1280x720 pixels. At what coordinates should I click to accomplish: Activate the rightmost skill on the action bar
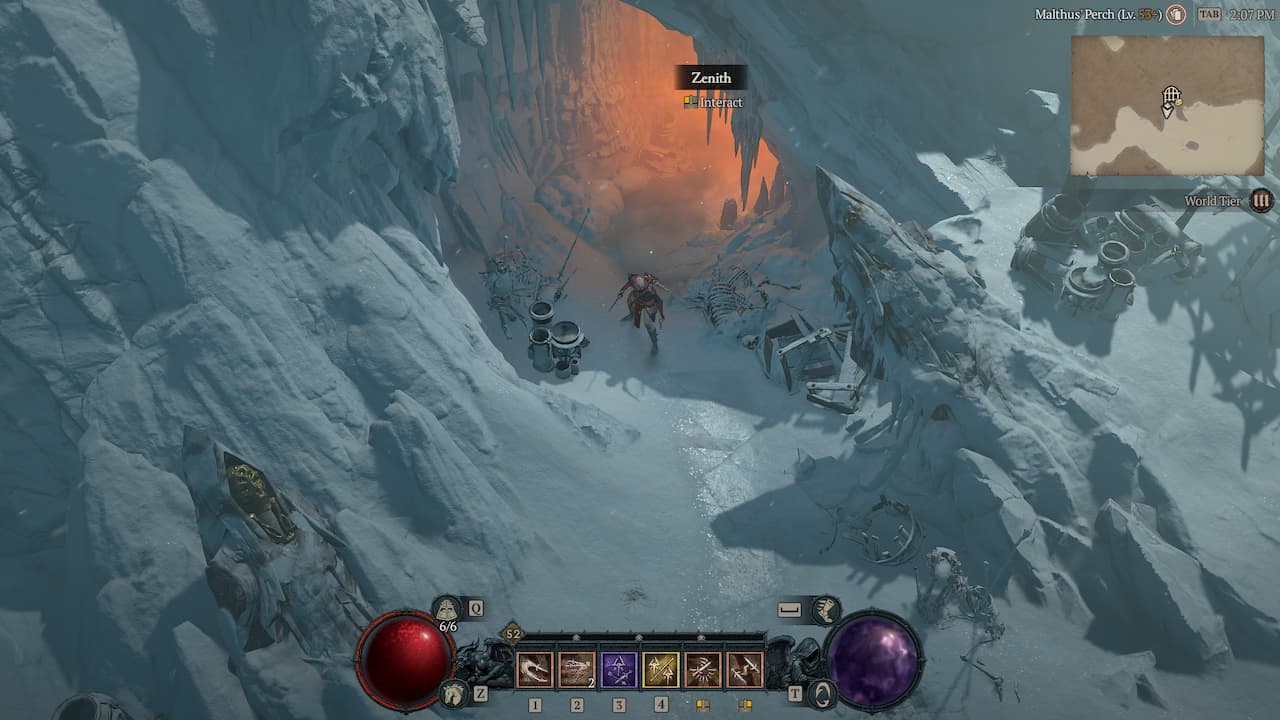pyautogui.click(x=745, y=668)
